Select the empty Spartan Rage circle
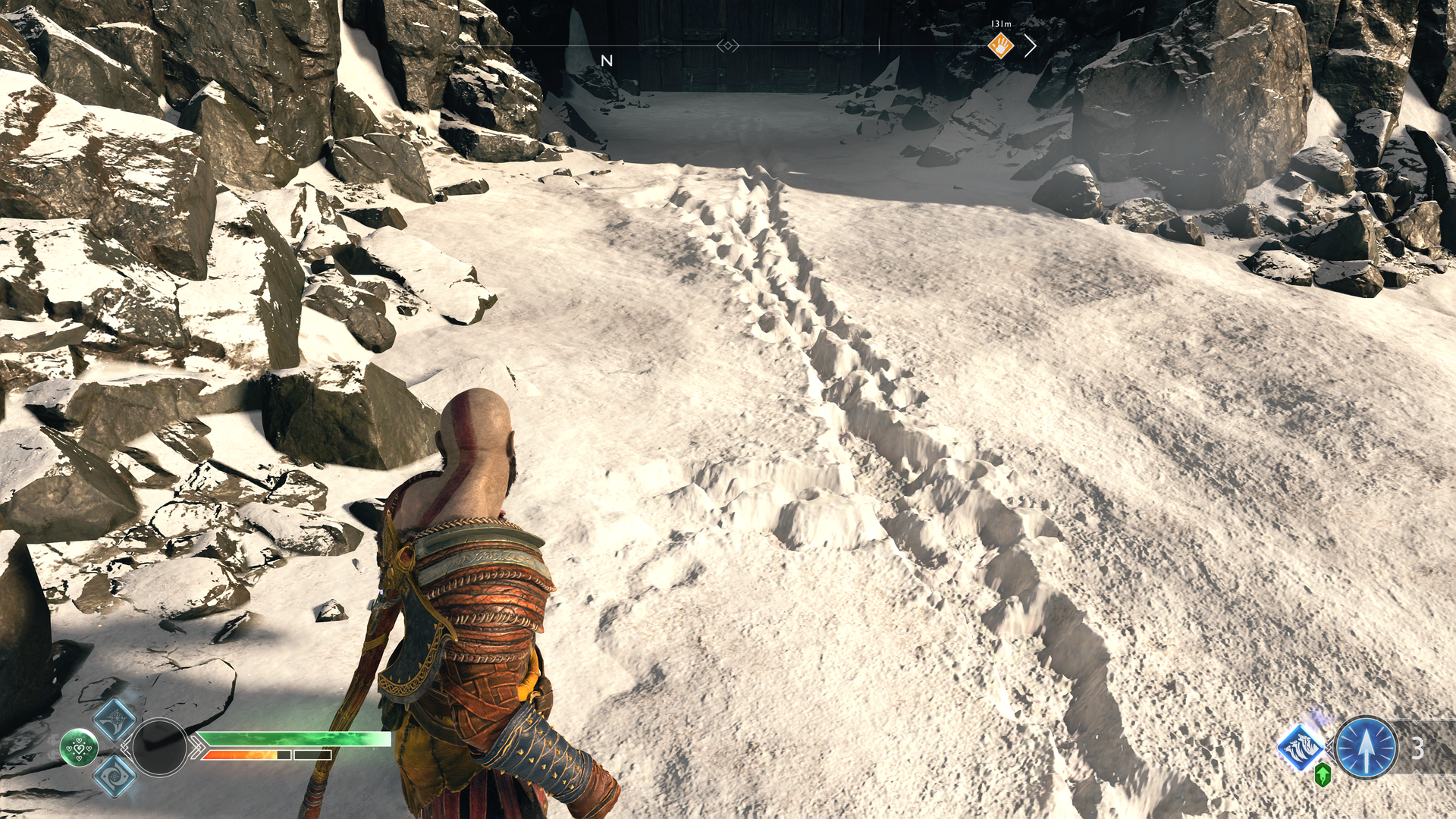This screenshot has width=1456, height=819. (x=159, y=747)
